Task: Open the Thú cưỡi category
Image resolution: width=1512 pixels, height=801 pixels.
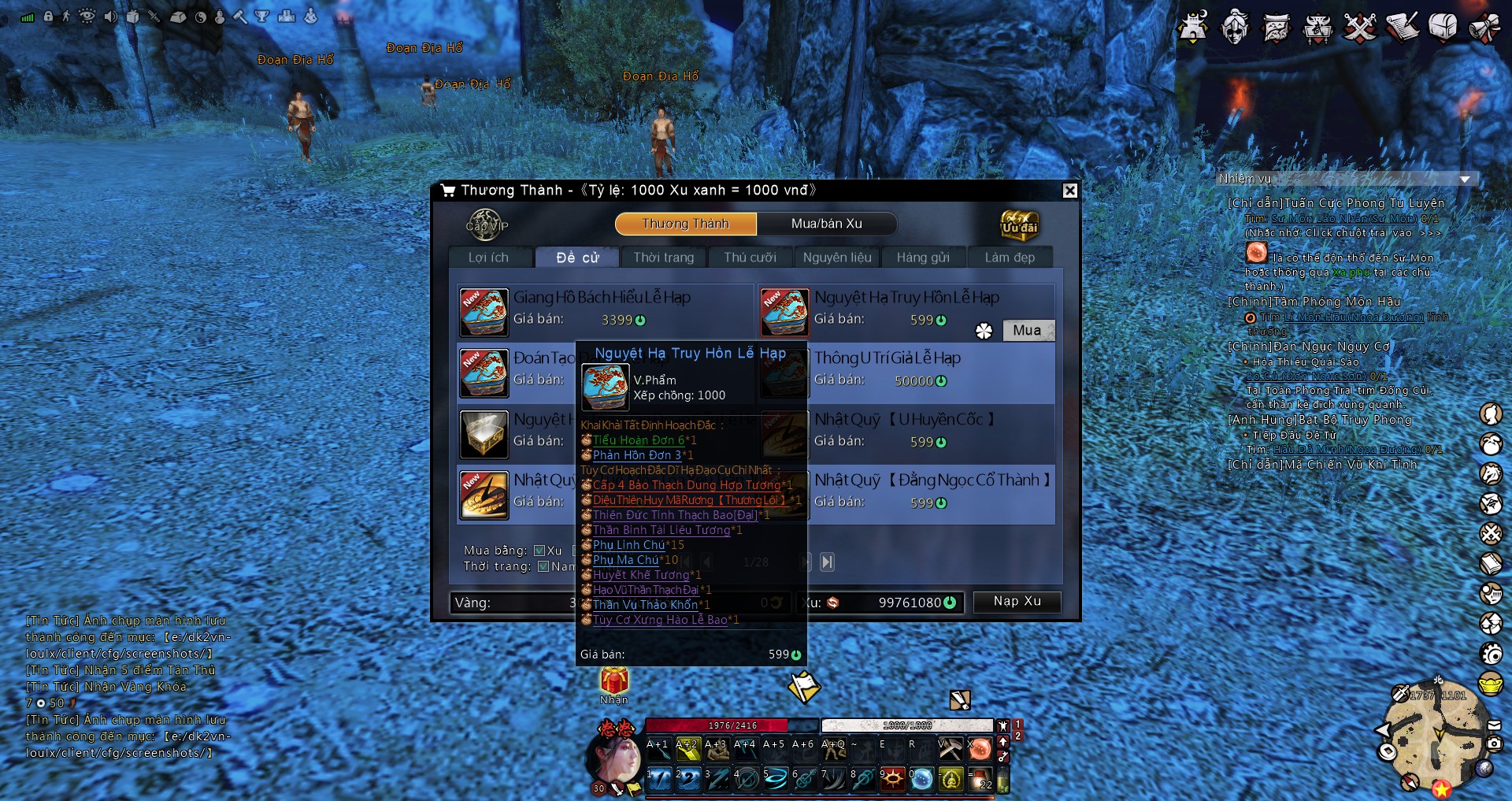Action: [x=750, y=258]
